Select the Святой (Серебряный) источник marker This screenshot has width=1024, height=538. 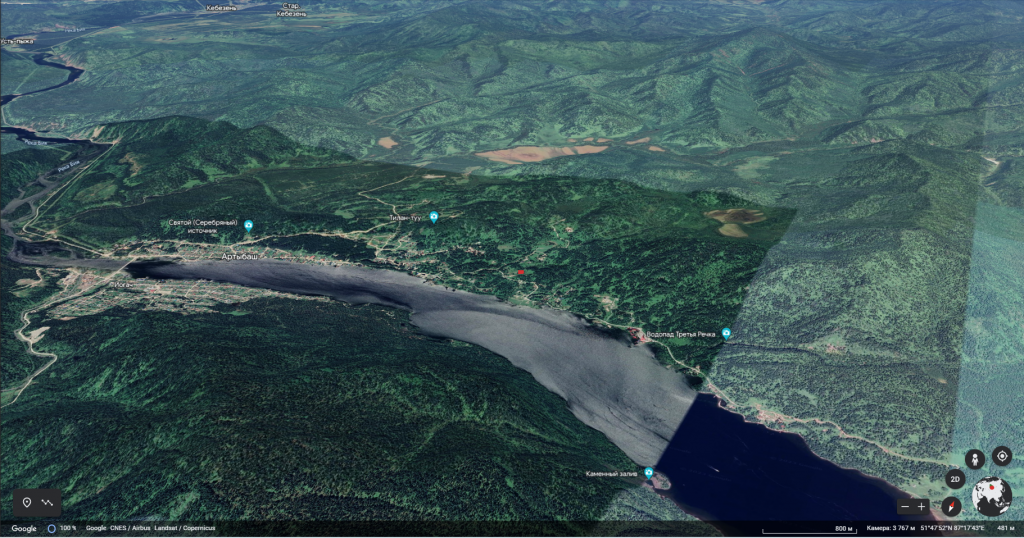tap(249, 226)
